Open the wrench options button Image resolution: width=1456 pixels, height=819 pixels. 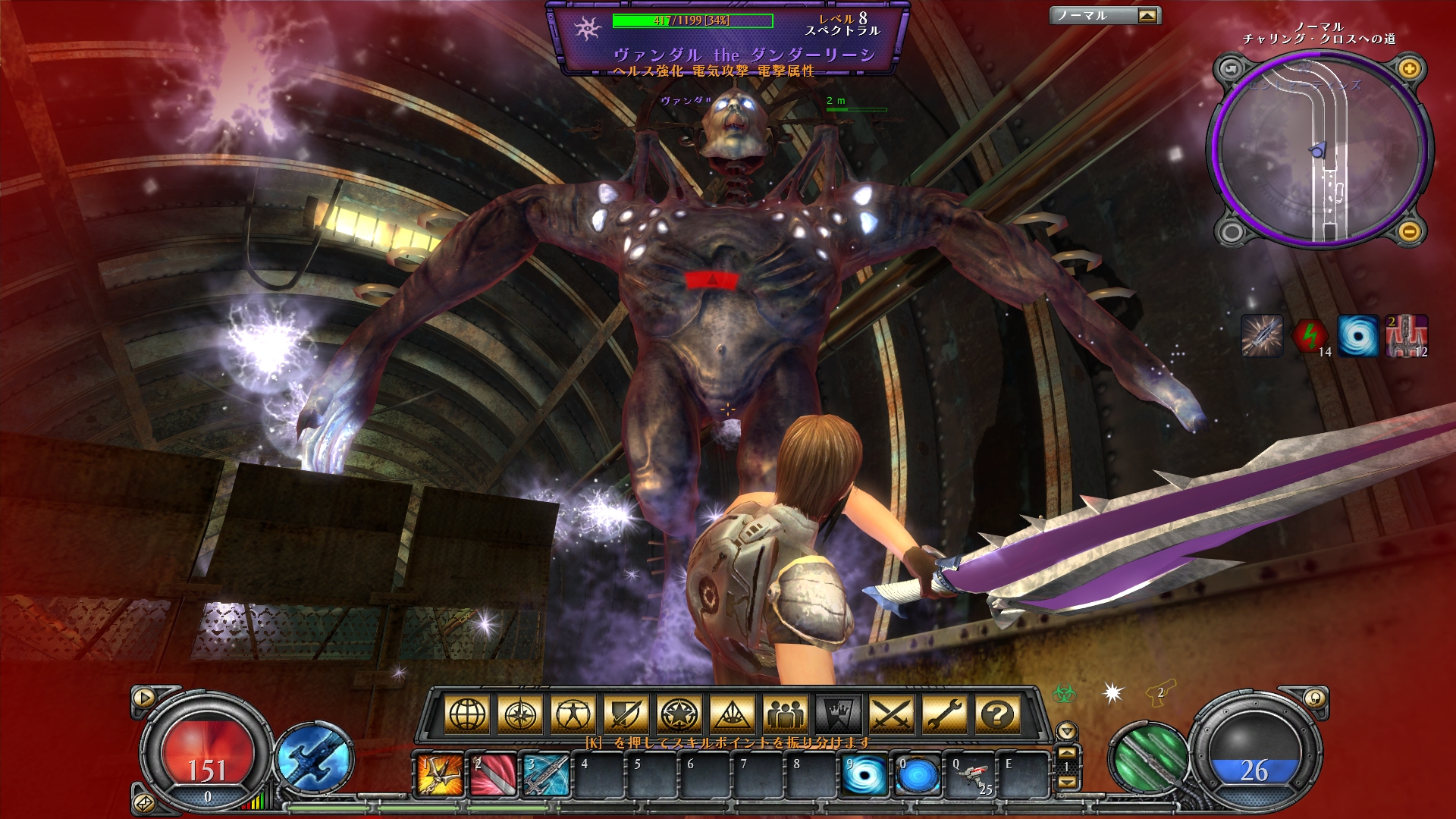[x=945, y=714]
